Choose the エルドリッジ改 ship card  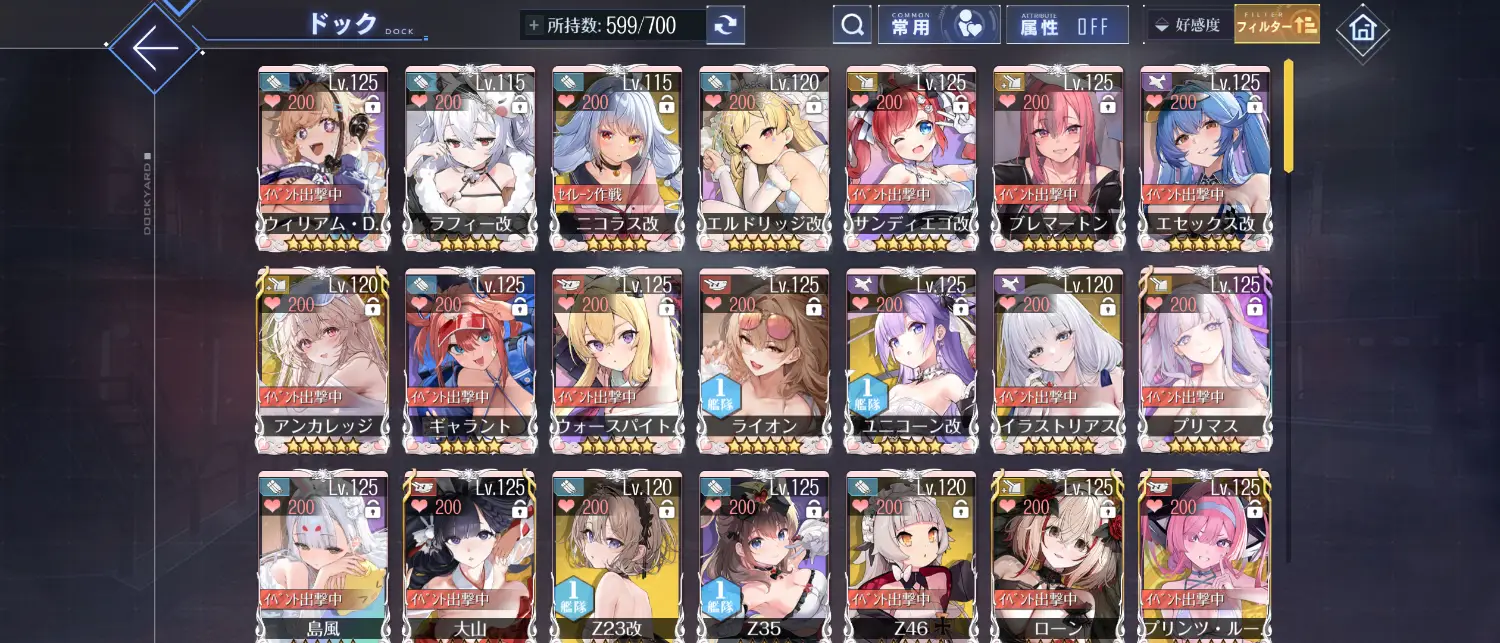click(x=764, y=158)
